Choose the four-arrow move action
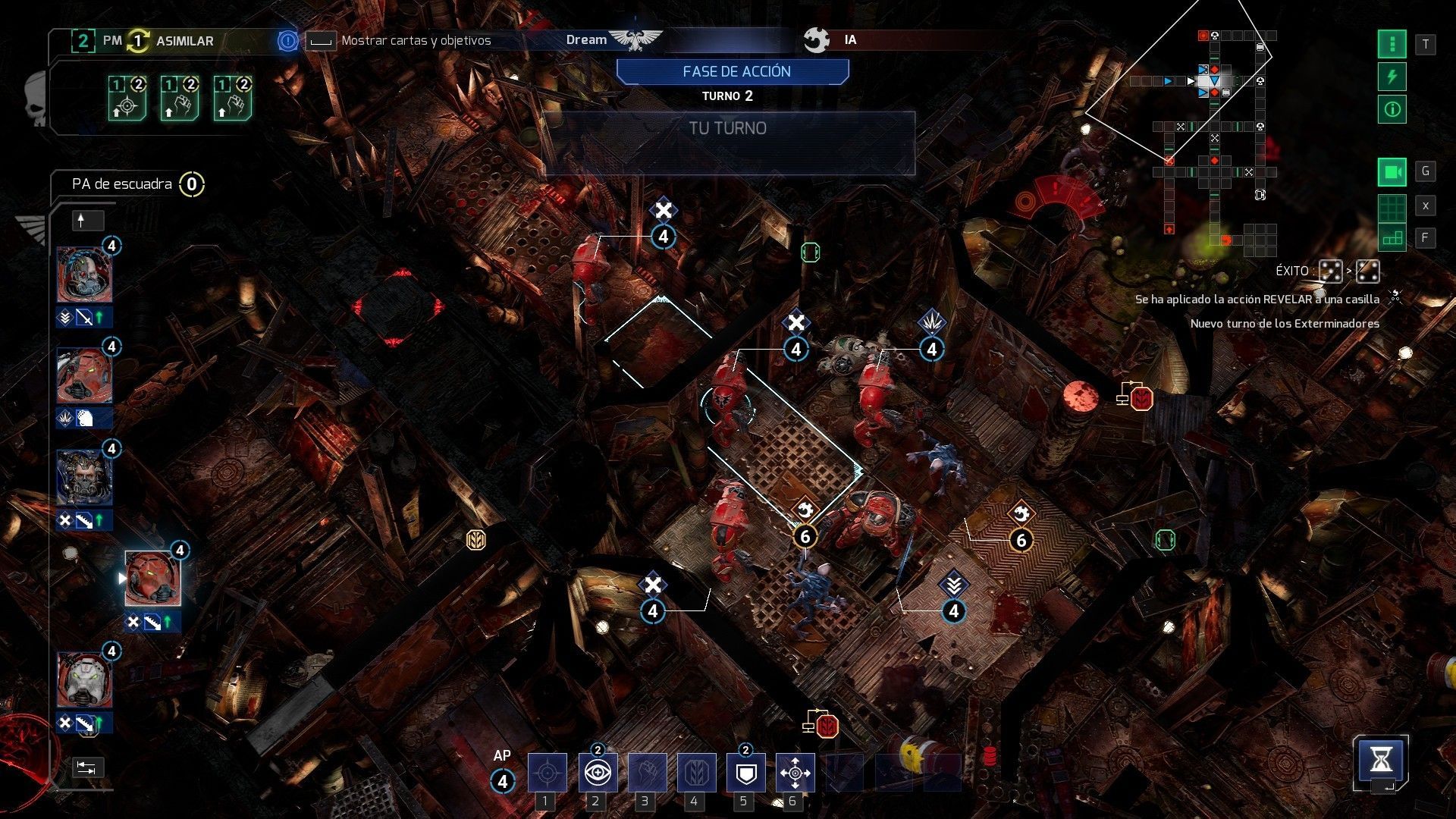1456x819 pixels. [x=795, y=773]
